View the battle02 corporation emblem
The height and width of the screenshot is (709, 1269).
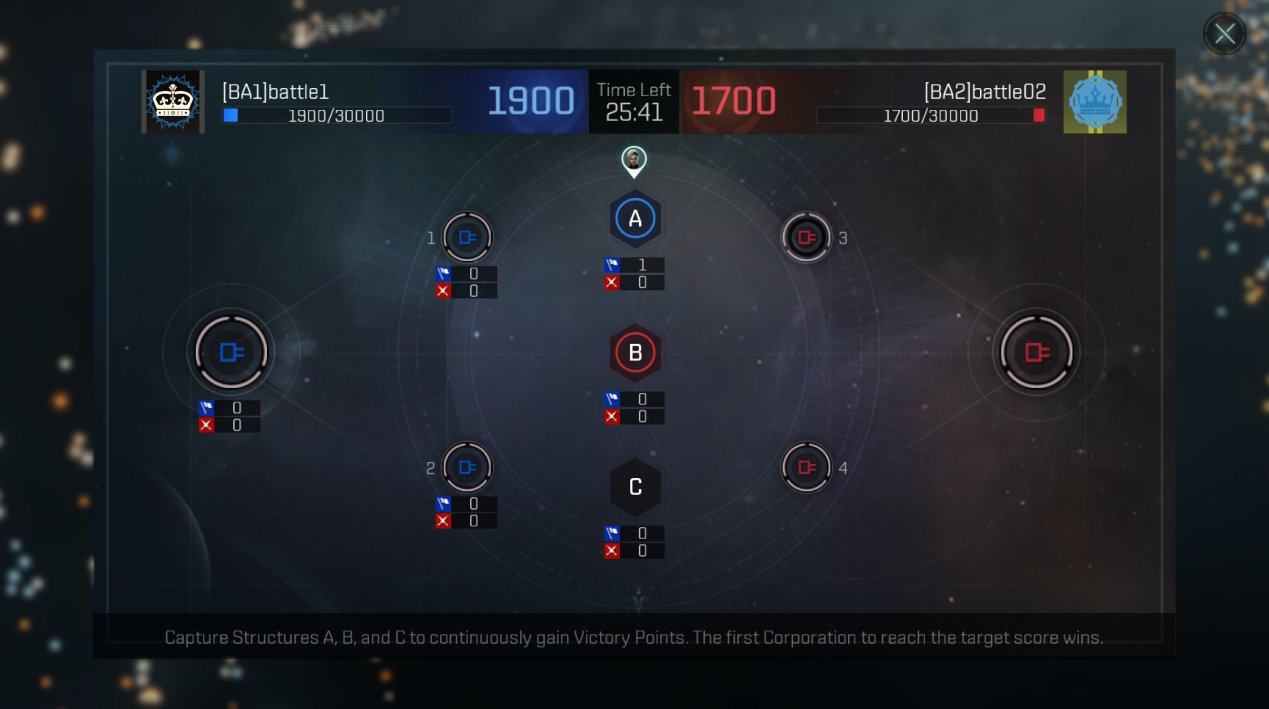point(1095,102)
